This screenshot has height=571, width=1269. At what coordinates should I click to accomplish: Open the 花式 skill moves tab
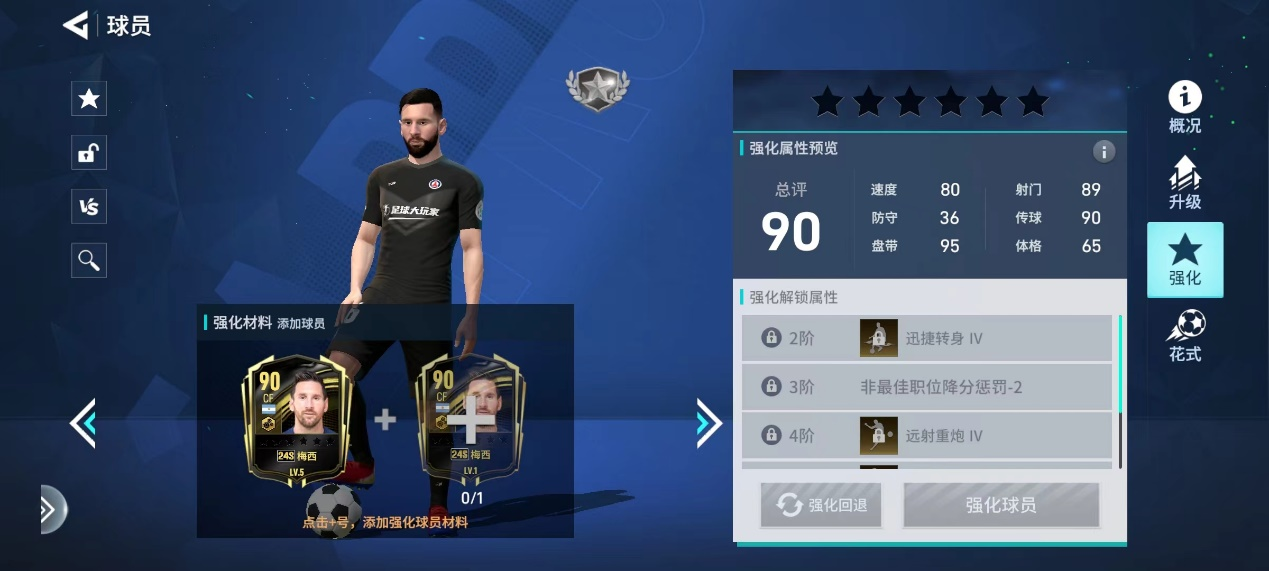[1185, 336]
